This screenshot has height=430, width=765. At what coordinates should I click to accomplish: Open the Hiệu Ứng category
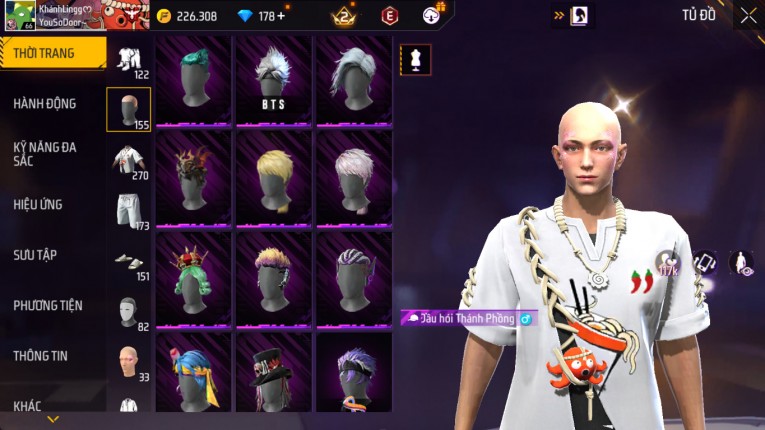pyautogui.click(x=38, y=204)
